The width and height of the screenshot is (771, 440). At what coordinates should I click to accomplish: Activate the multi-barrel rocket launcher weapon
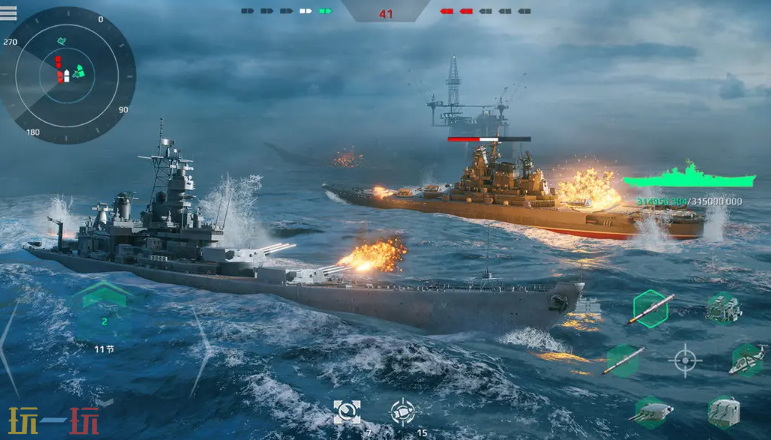coord(723,309)
